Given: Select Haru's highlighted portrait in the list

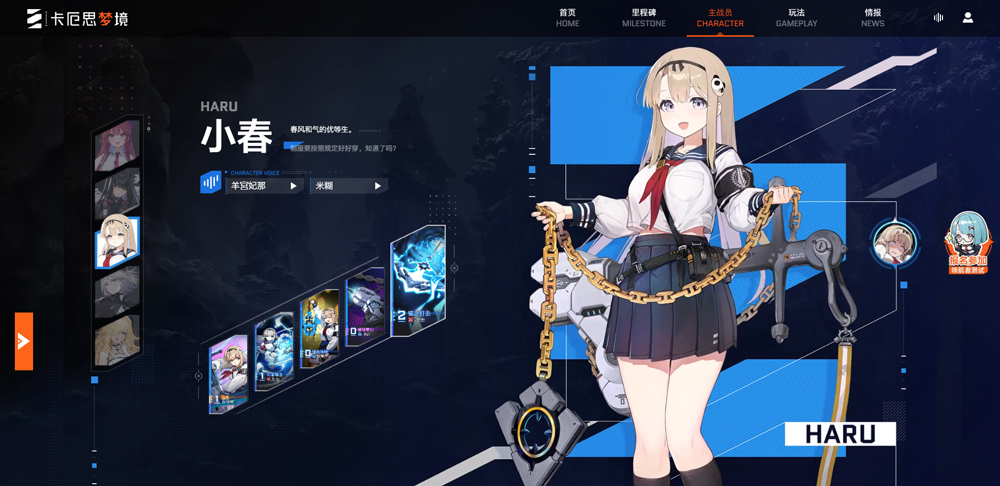Looking at the screenshot, I should pyautogui.click(x=116, y=243).
